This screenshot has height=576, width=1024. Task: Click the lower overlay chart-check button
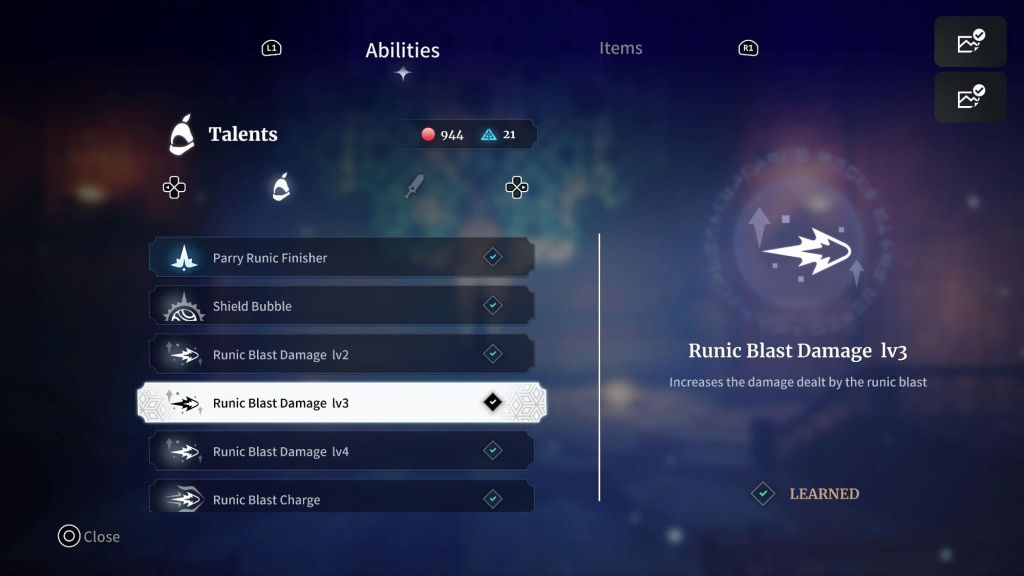[970, 97]
